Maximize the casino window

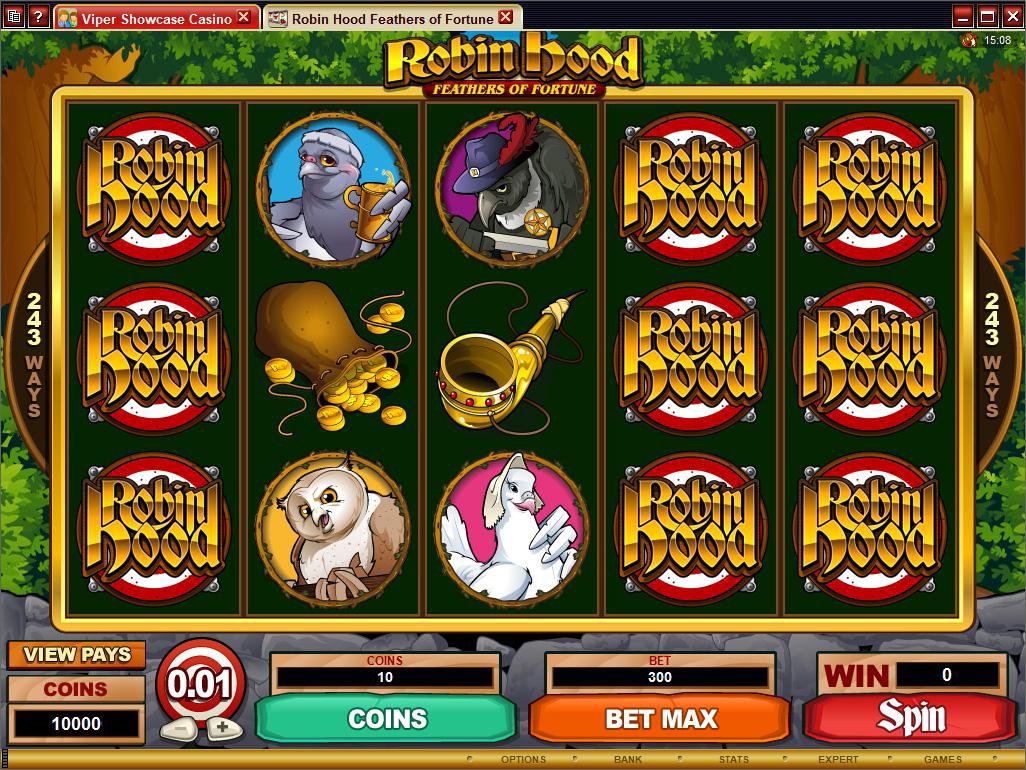(987, 16)
